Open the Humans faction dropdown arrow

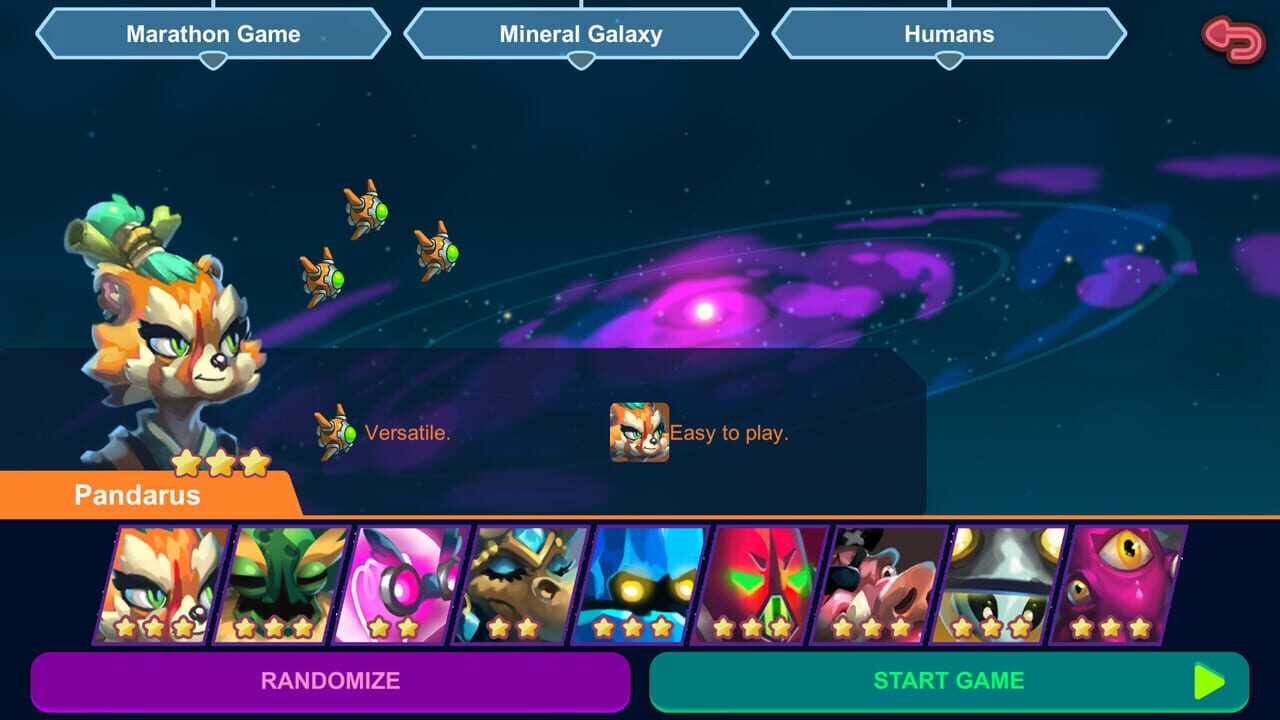pyautogui.click(x=948, y=62)
